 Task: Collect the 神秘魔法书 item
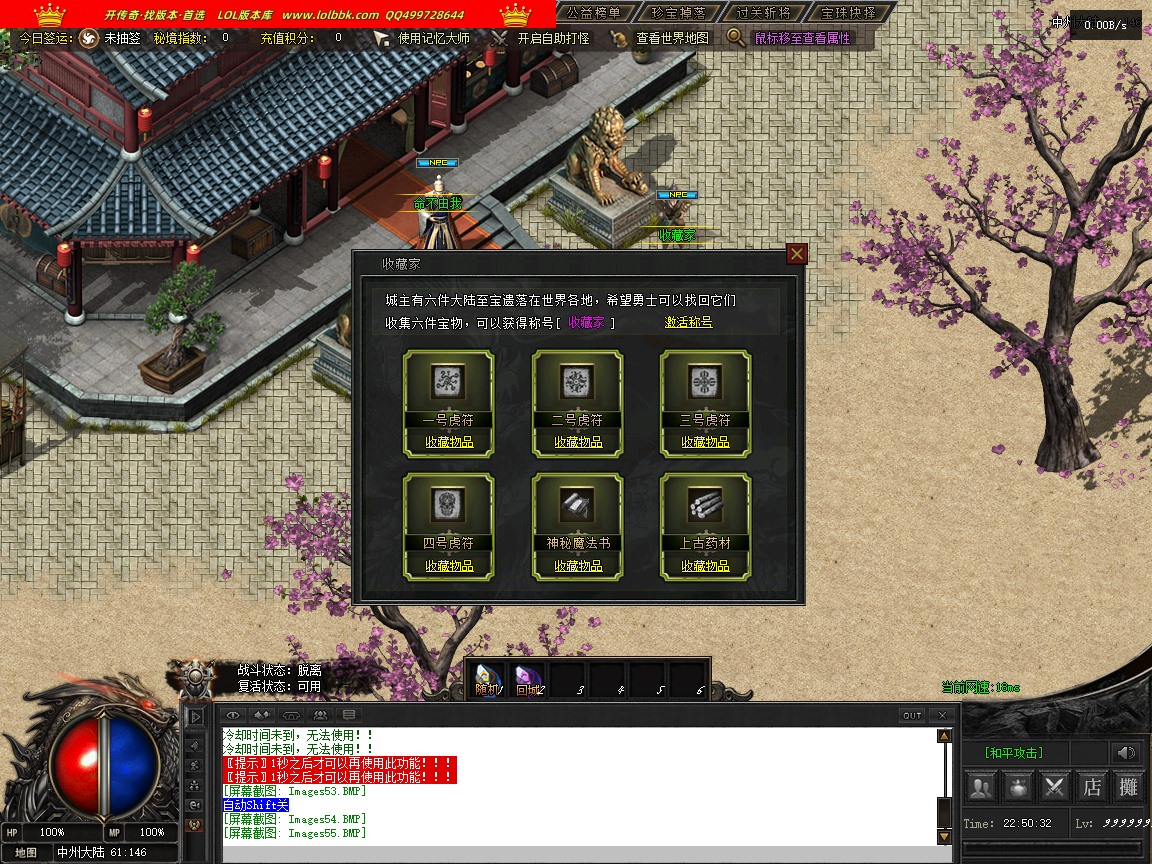(578, 566)
